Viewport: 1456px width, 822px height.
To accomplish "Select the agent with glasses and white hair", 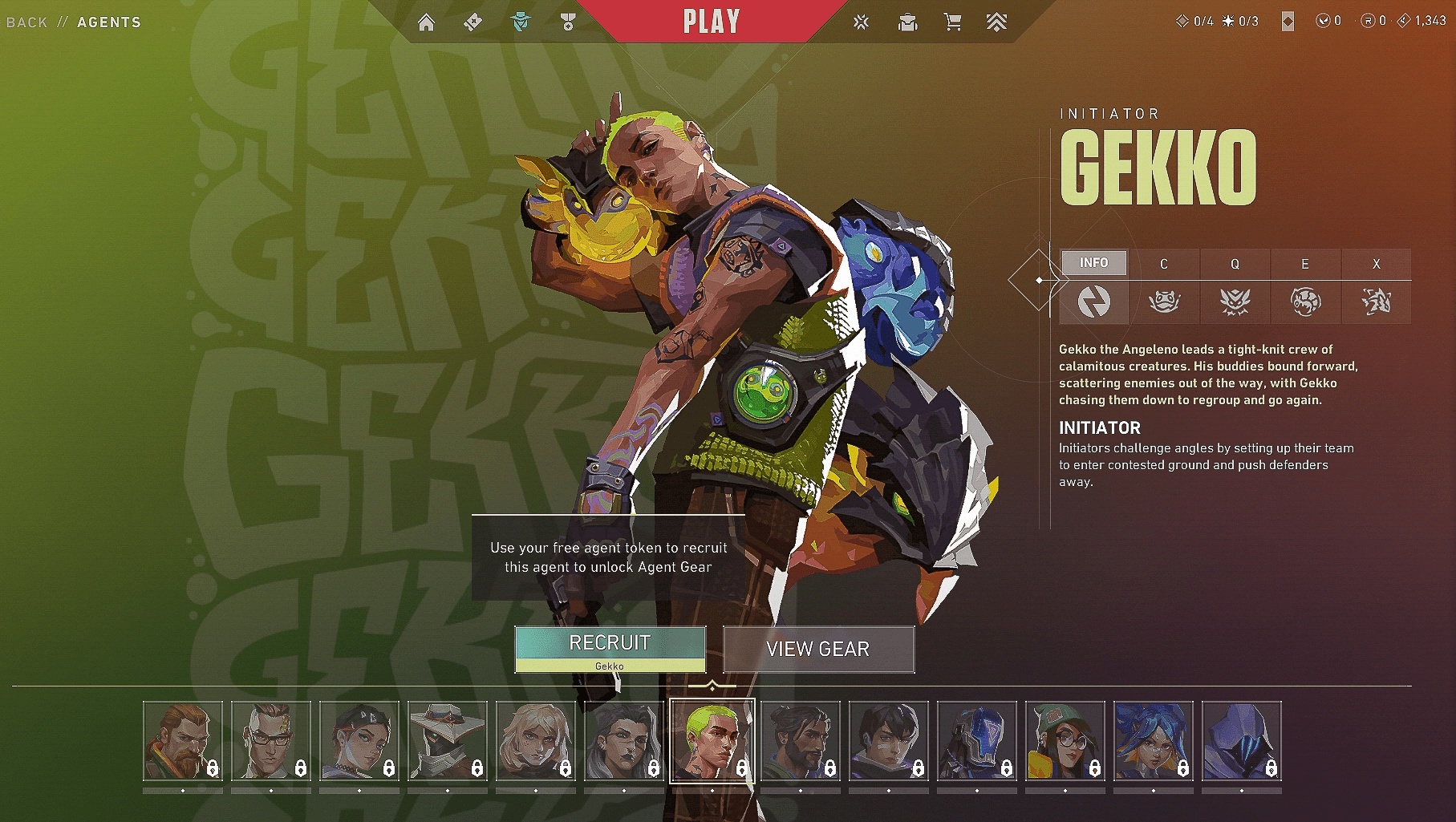I will [x=271, y=741].
